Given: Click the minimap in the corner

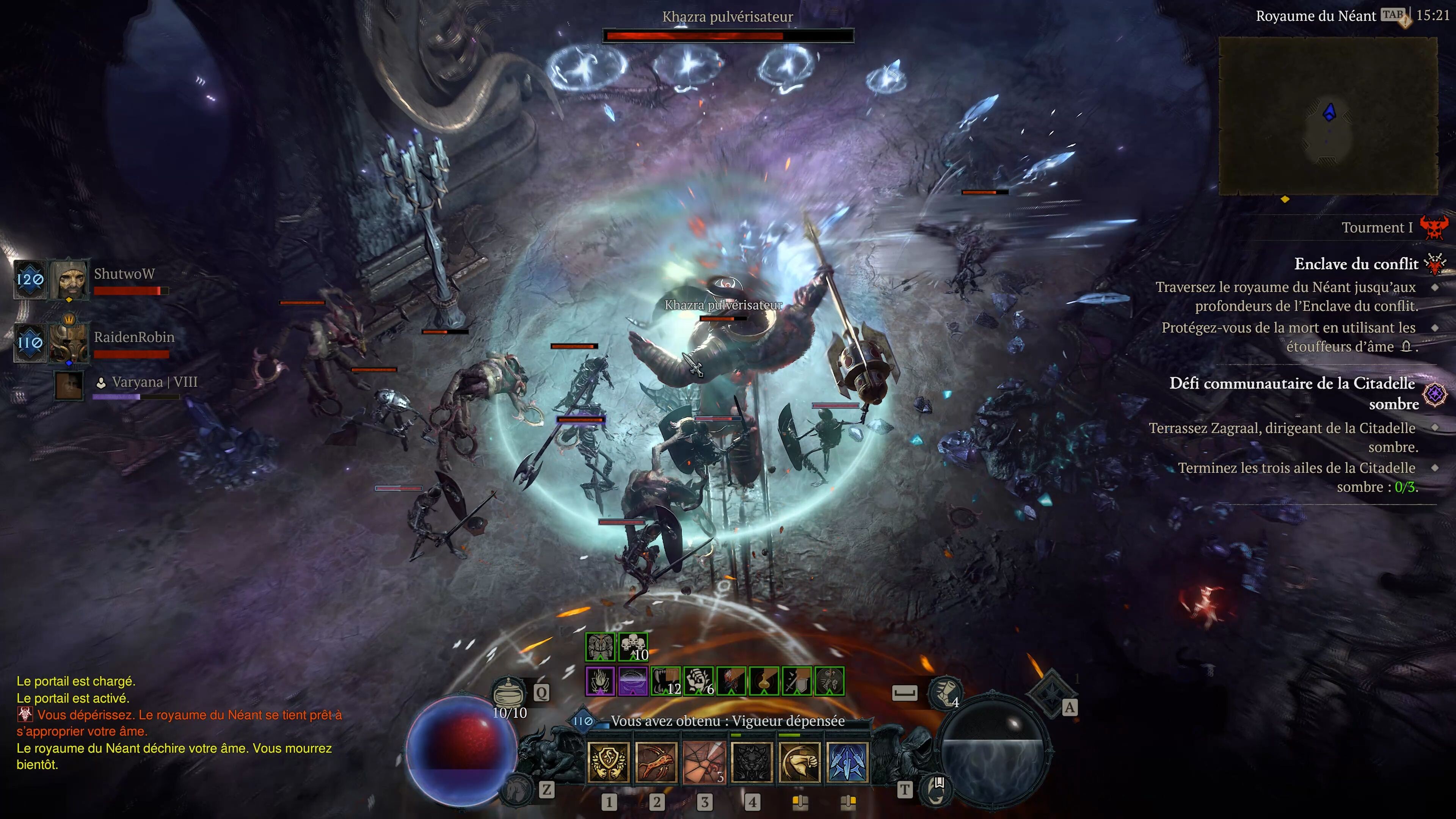Looking at the screenshot, I should (1328, 116).
